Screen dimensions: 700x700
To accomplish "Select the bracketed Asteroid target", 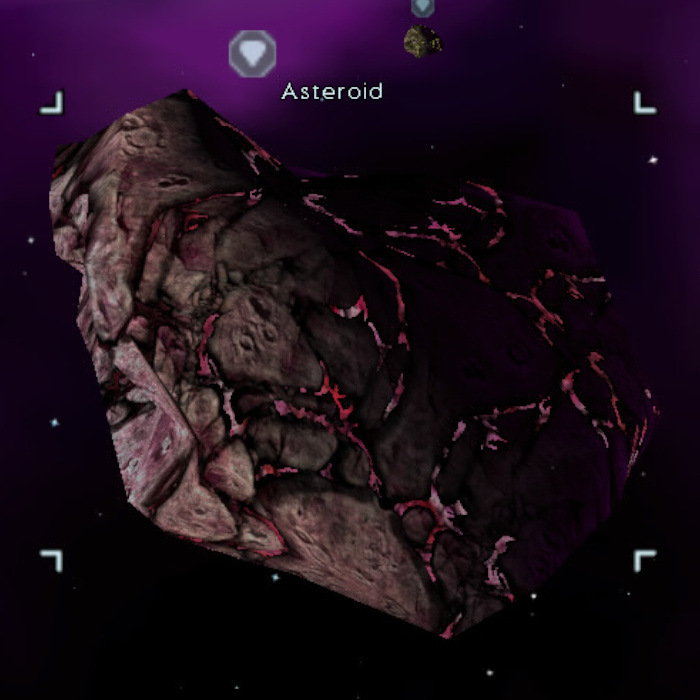I will (350, 350).
